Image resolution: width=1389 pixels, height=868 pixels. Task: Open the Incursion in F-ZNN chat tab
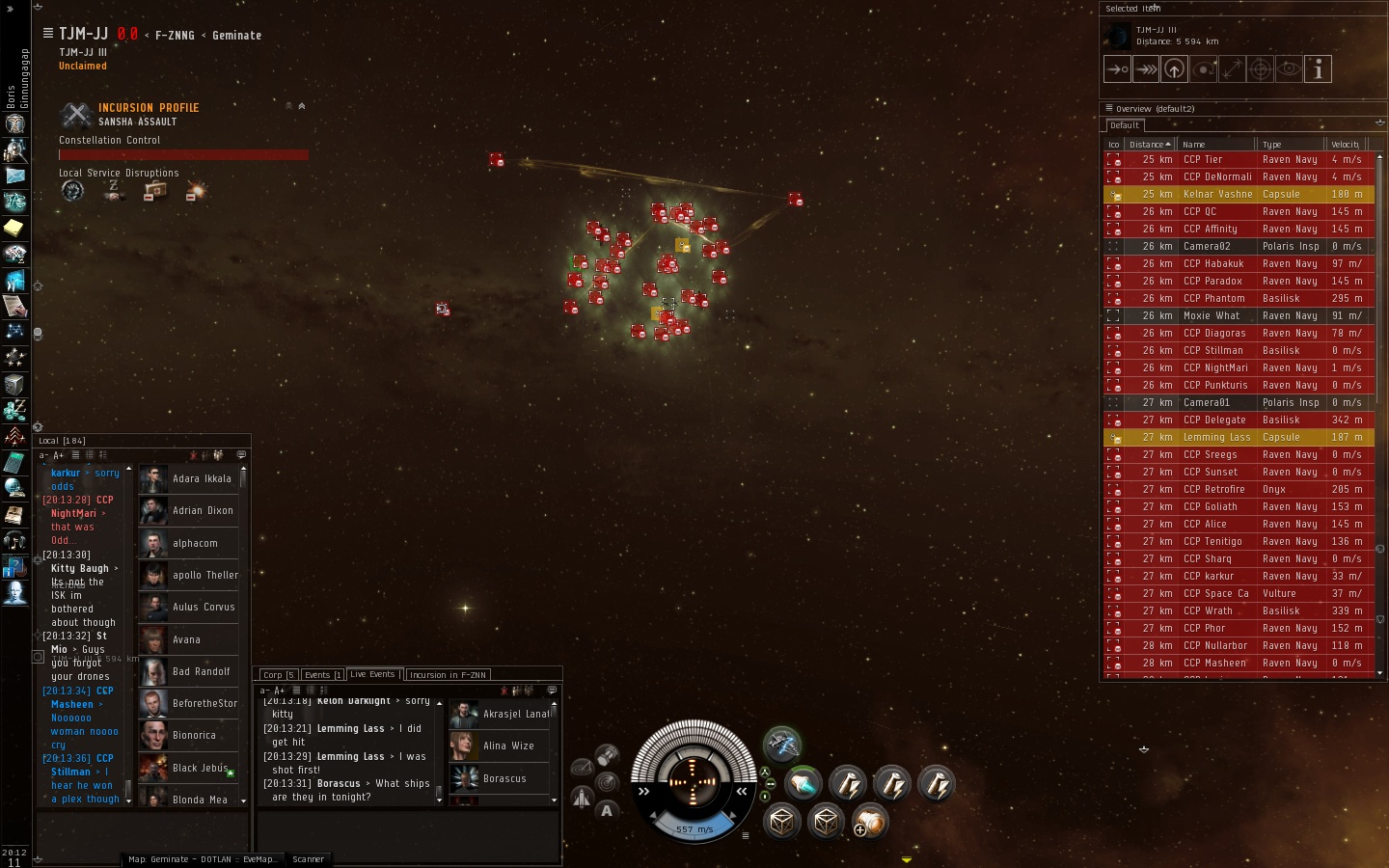(448, 675)
